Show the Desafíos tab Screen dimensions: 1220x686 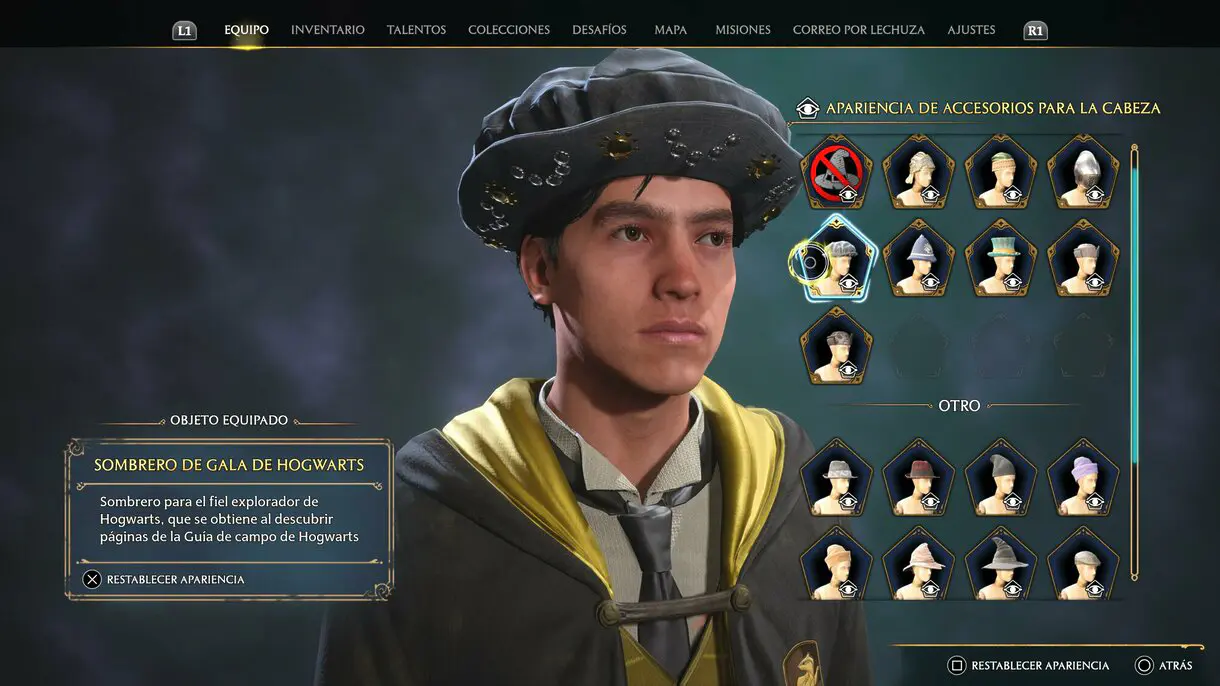point(599,30)
